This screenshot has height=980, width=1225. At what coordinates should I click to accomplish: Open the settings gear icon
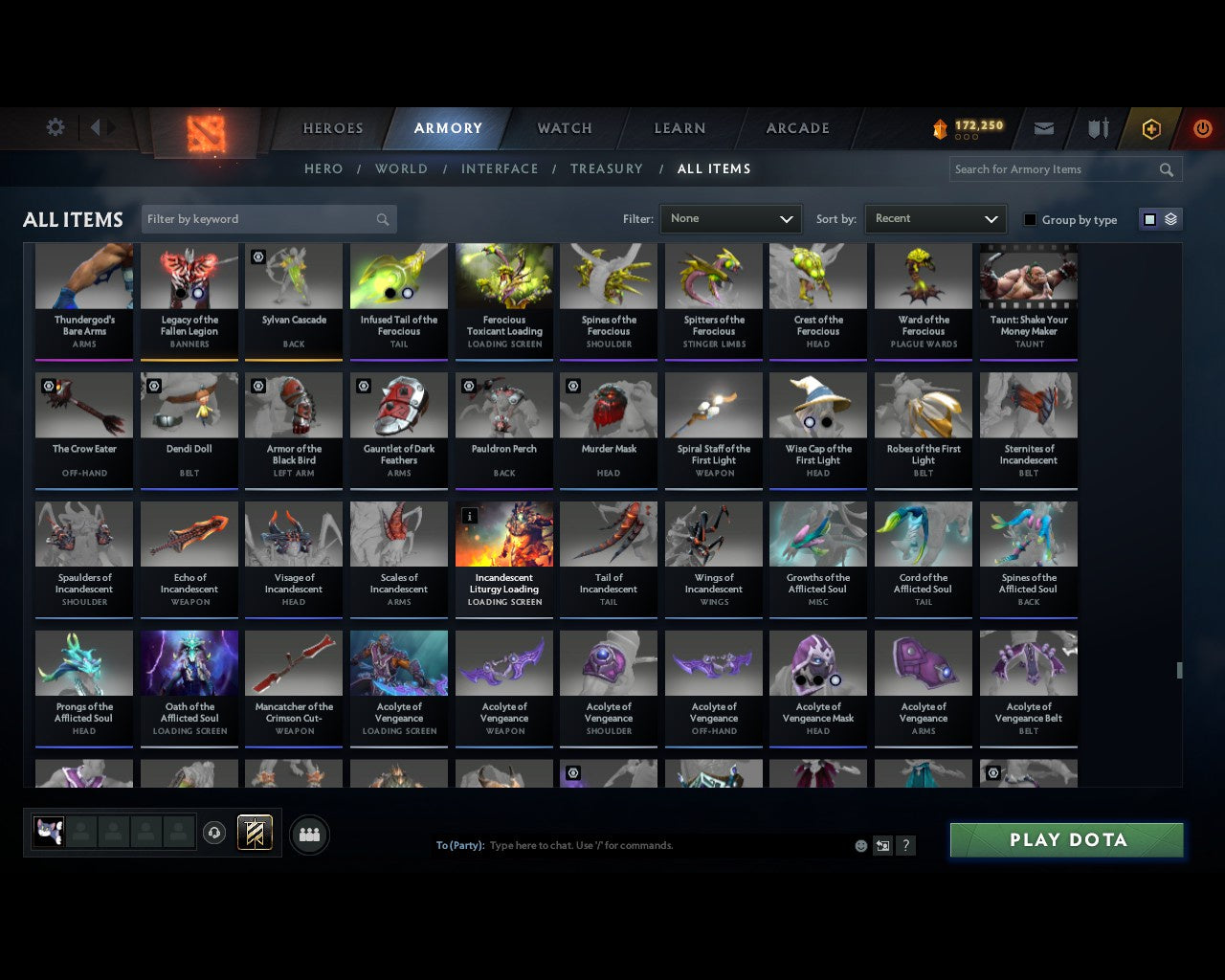(55, 126)
